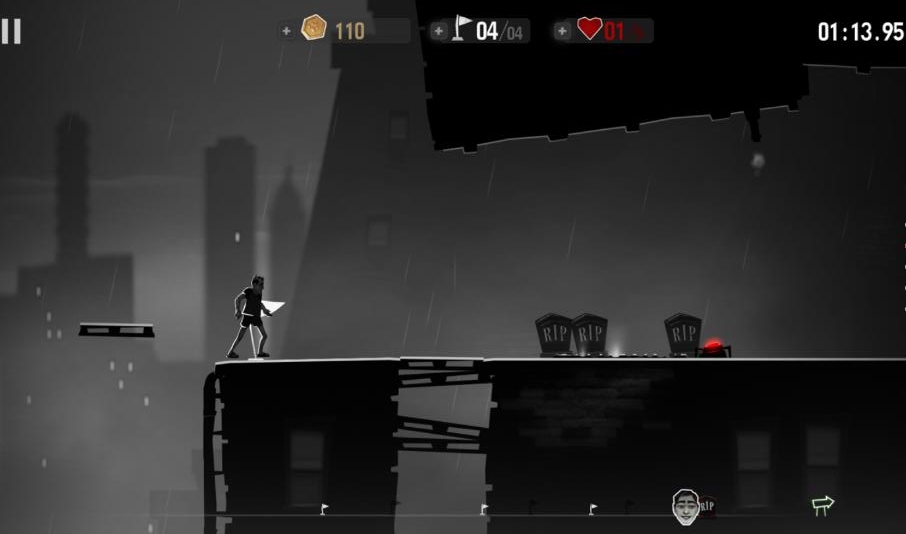The image size is (906, 534).
Task: Add more coins using the plus button
Action: point(287,31)
